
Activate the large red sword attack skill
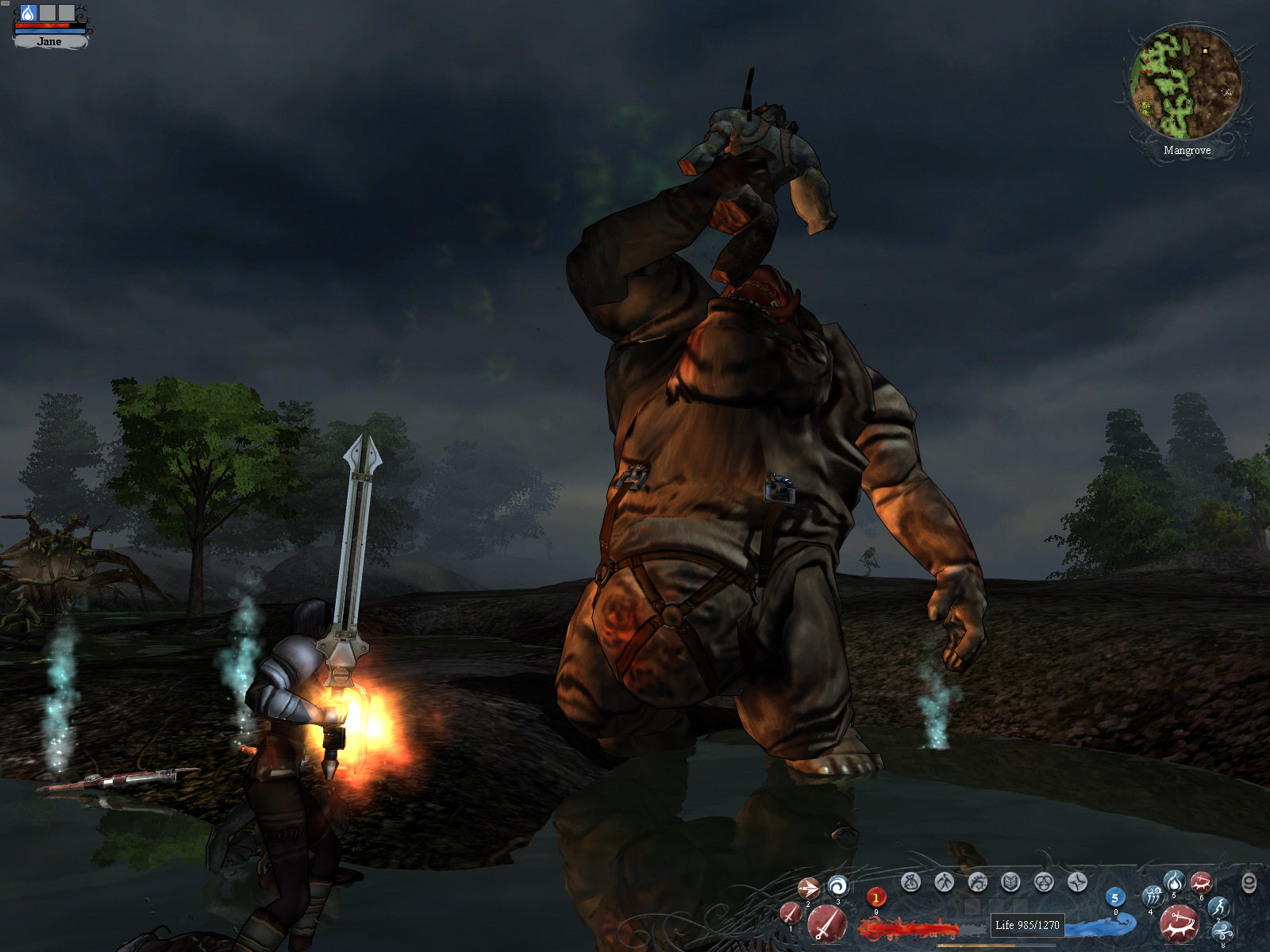point(826,924)
